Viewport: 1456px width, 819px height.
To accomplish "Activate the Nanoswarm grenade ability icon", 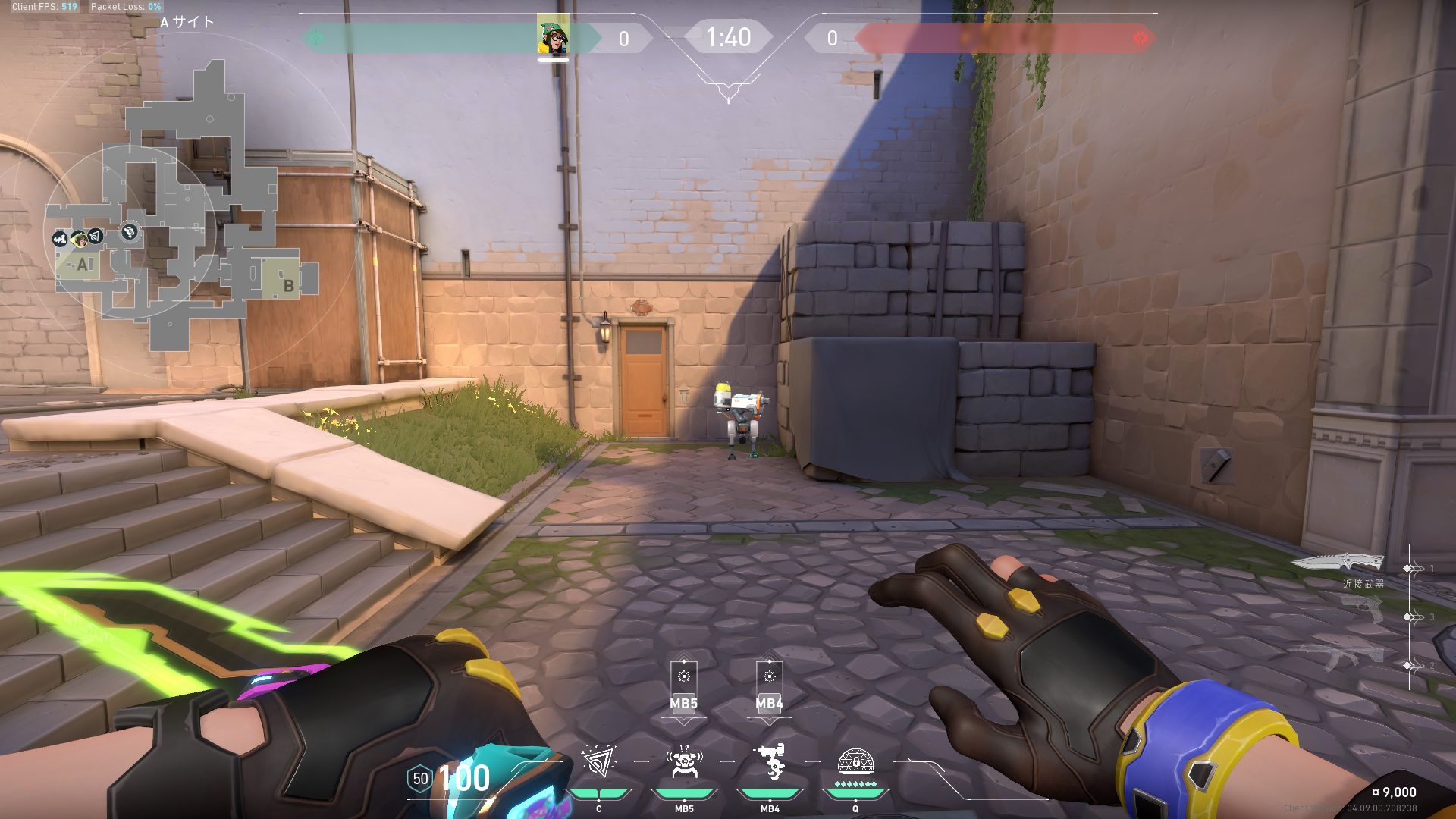I will (x=598, y=762).
